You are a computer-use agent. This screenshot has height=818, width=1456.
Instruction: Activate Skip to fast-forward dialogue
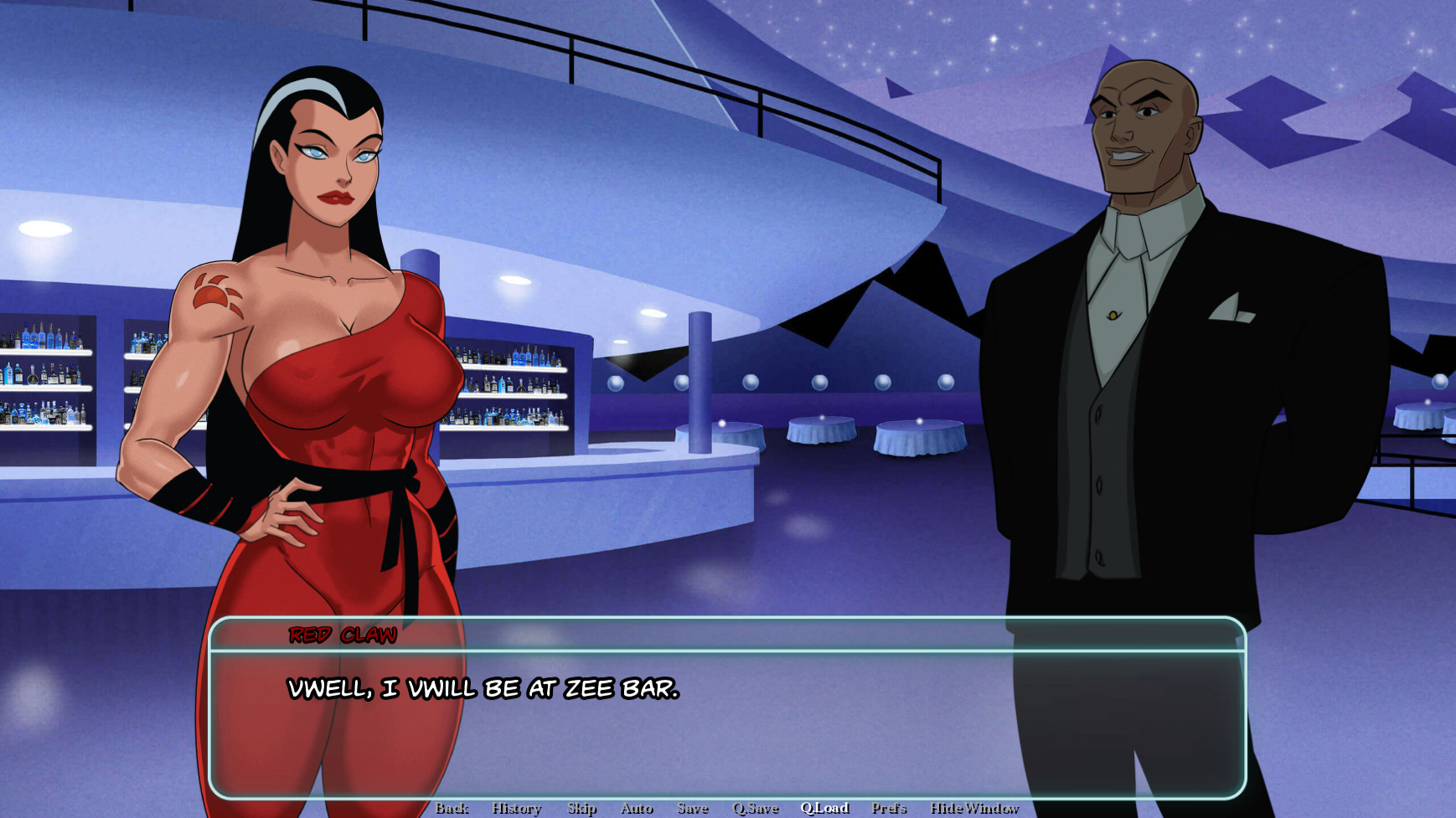(581, 808)
